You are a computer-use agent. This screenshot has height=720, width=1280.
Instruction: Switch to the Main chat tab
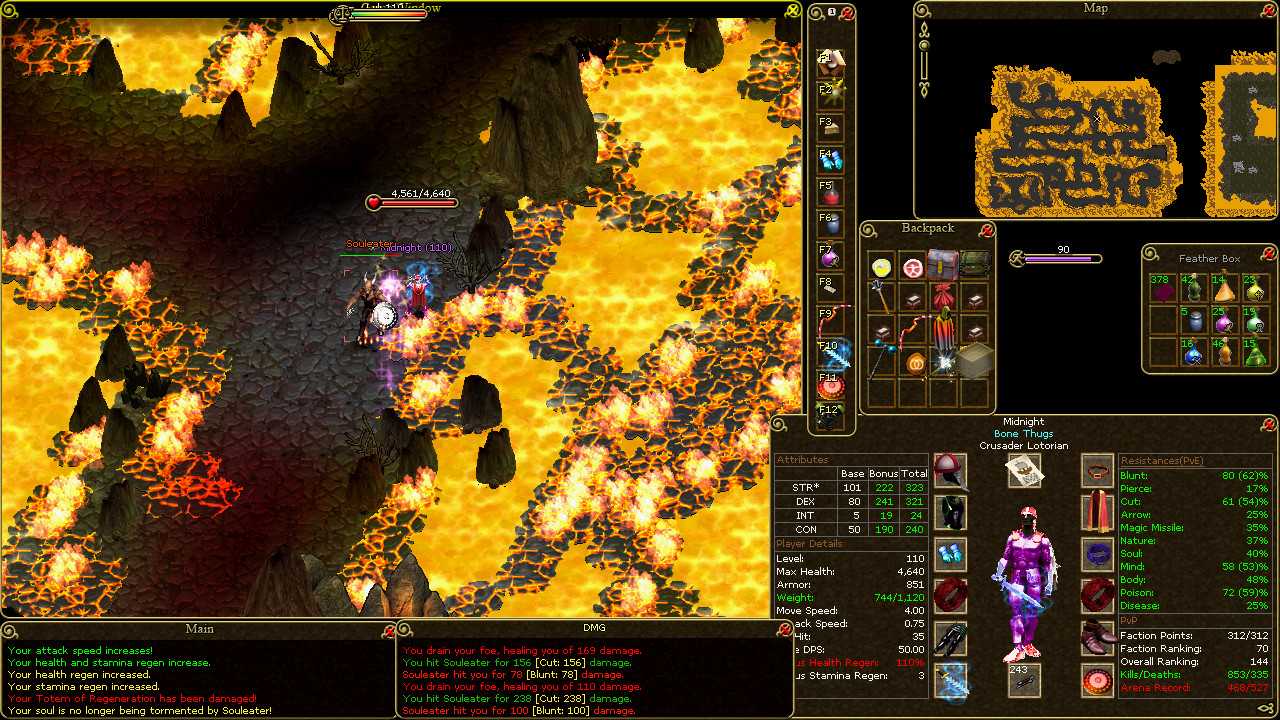point(198,629)
